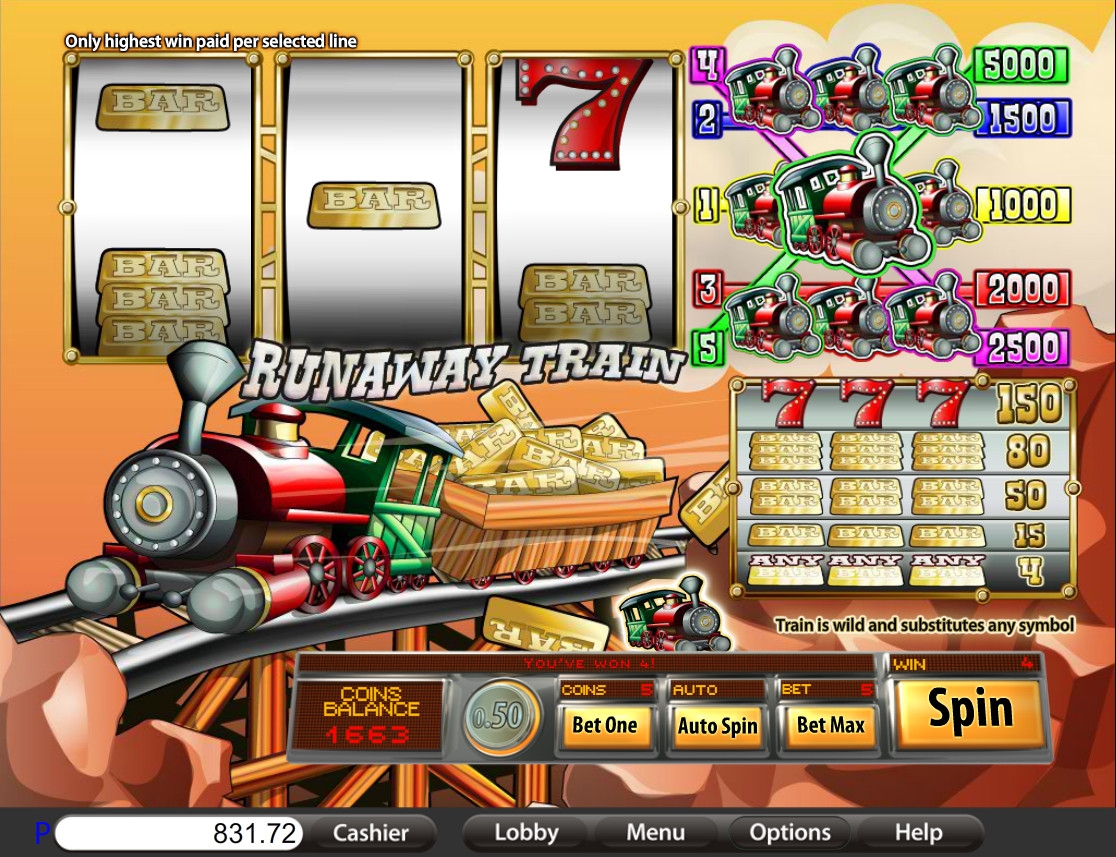Select payline 4 marker
The height and width of the screenshot is (857, 1116).
point(707,64)
